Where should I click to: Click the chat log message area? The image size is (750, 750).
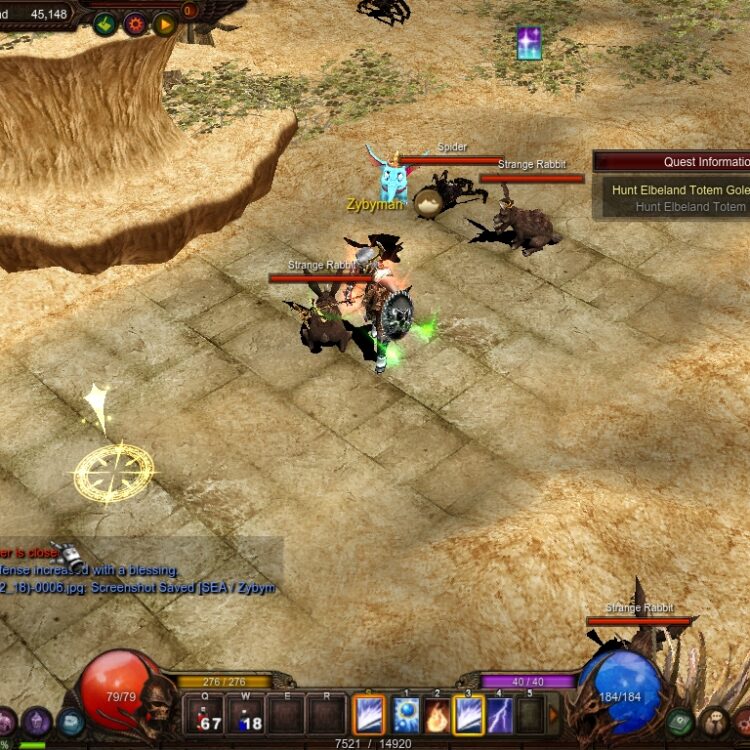pos(140,570)
